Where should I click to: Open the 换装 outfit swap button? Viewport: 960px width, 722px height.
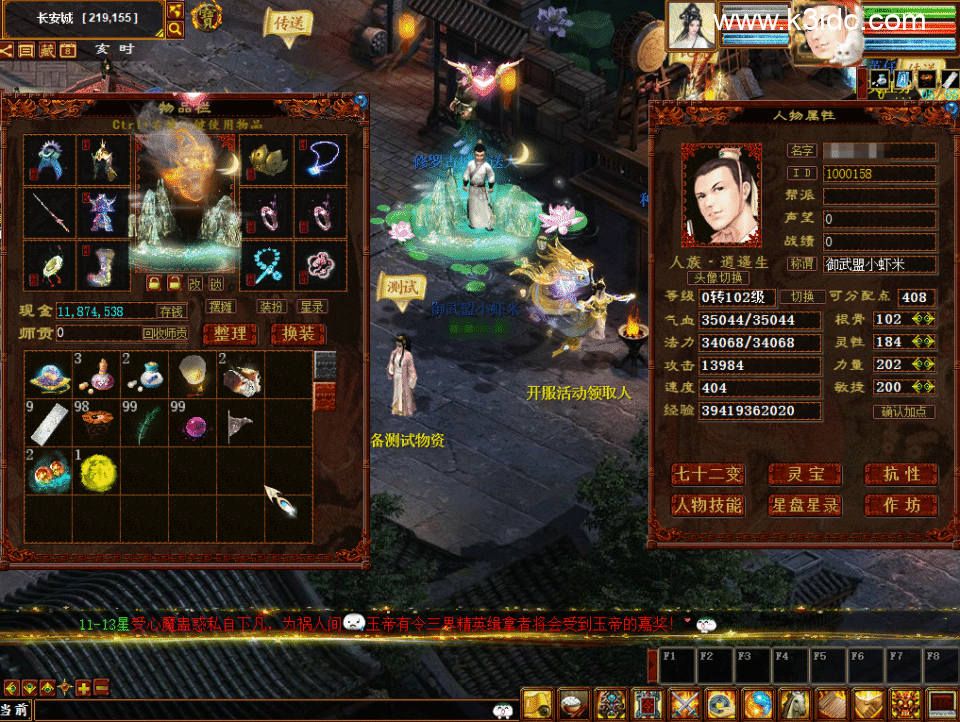(x=298, y=334)
